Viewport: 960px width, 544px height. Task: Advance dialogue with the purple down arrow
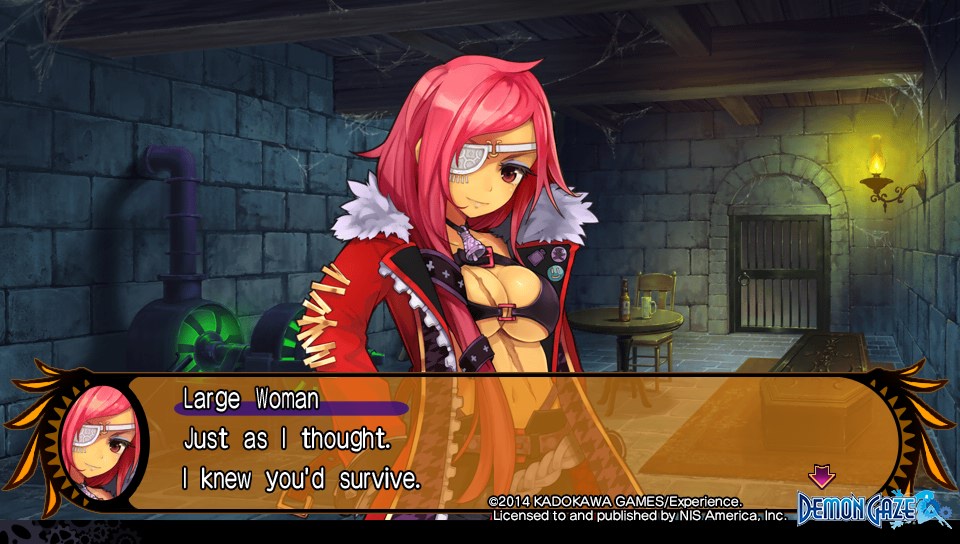click(x=821, y=476)
